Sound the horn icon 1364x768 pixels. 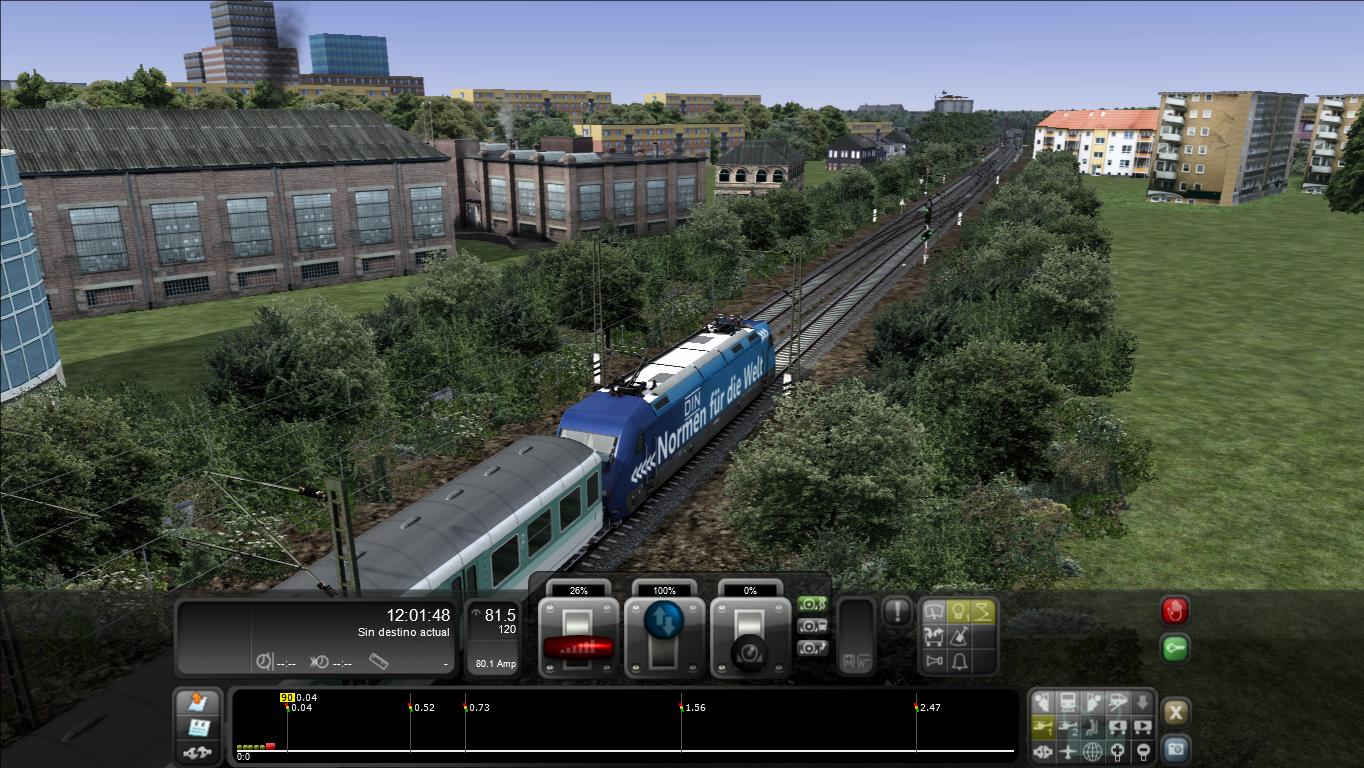pos(935,661)
